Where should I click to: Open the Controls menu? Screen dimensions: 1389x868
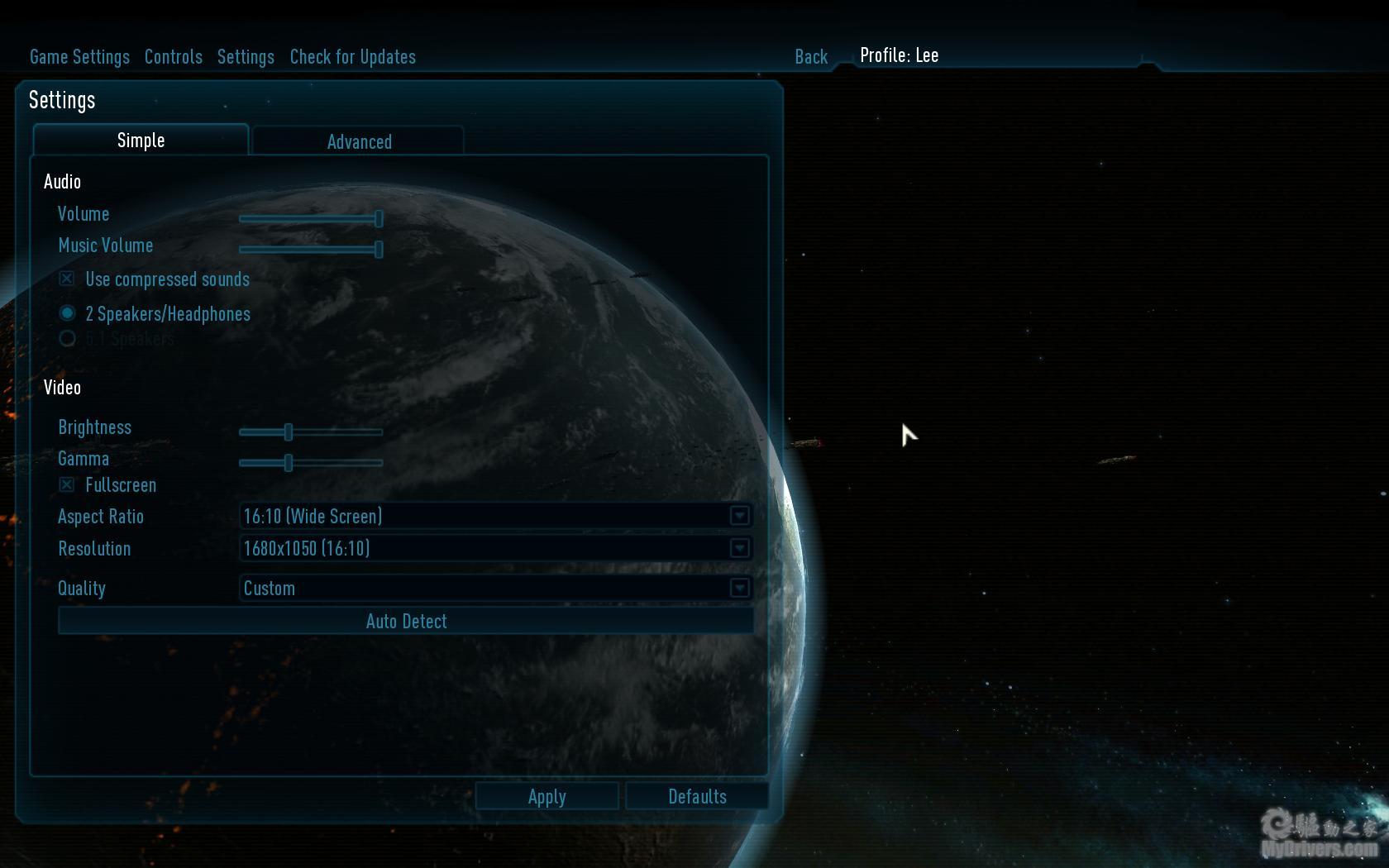[x=173, y=57]
